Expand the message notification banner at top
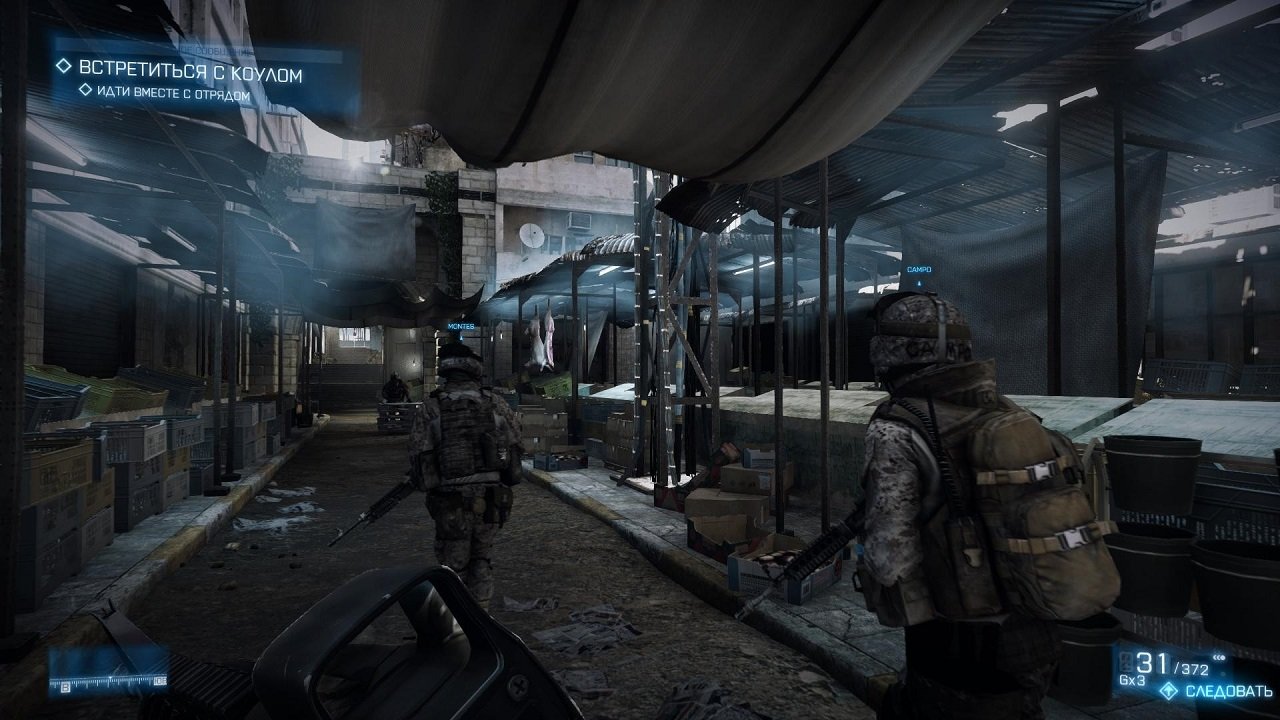Image resolution: width=1280 pixels, height=720 pixels. pyautogui.click(x=215, y=48)
